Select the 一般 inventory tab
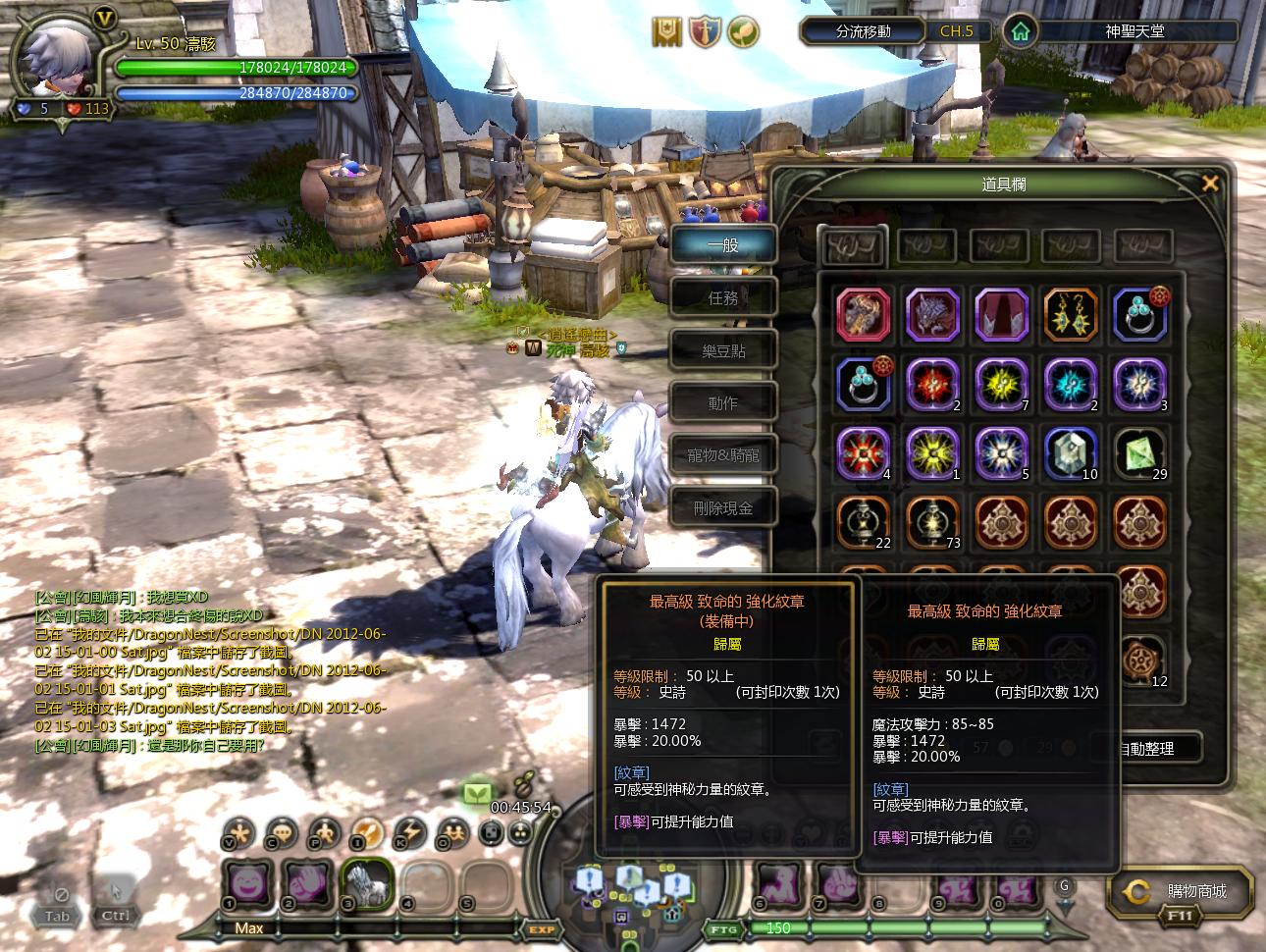 click(723, 244)
